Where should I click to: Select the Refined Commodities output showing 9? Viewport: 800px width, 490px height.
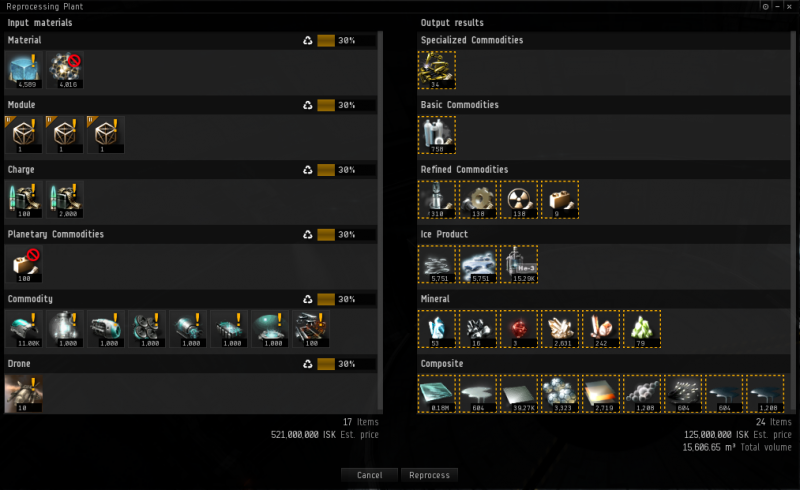pyautogui.click(x=560, y=199)
